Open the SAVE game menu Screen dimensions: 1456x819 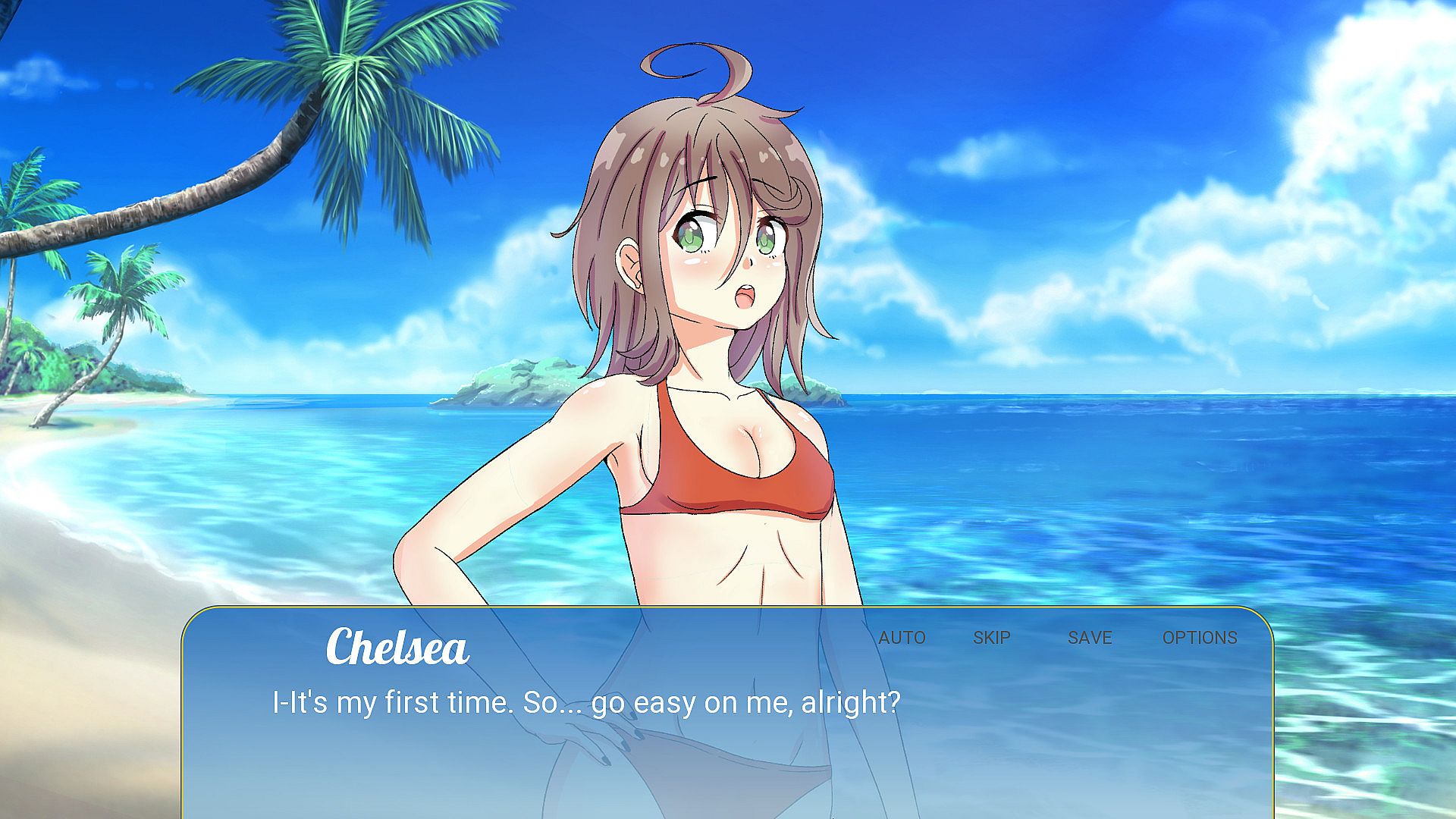click(1090, 638)
